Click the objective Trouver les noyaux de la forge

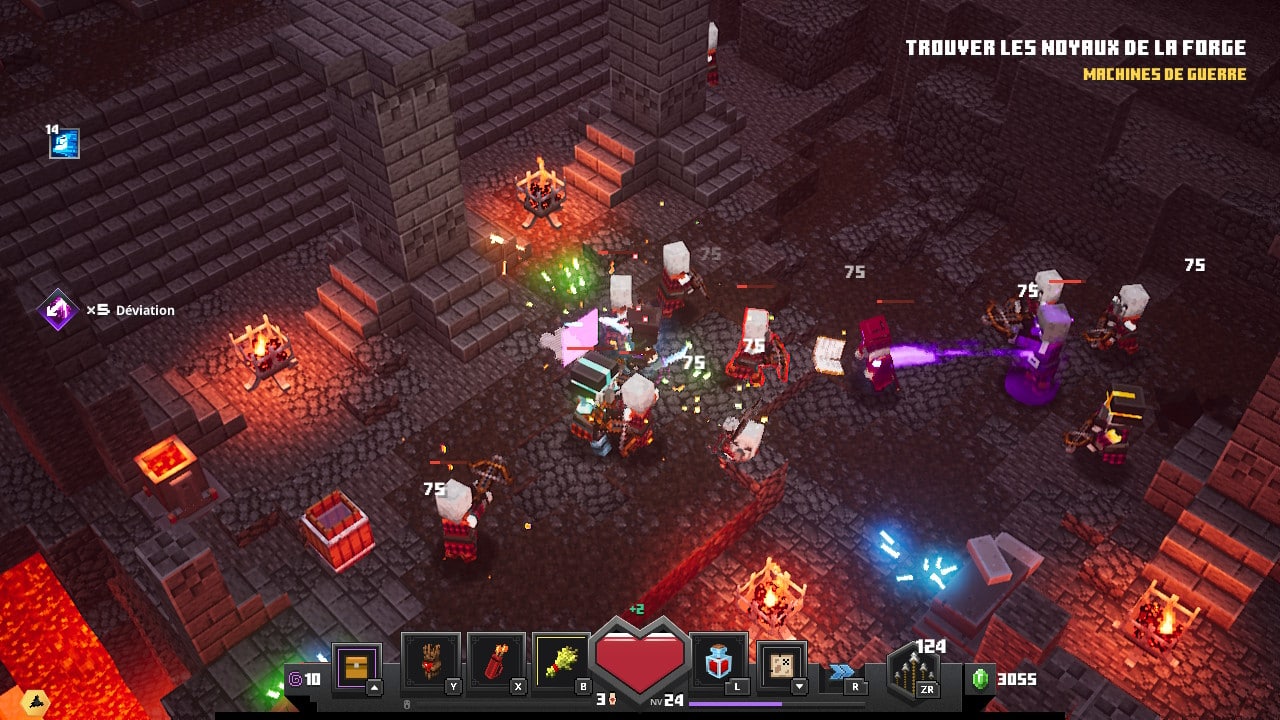1075,48
